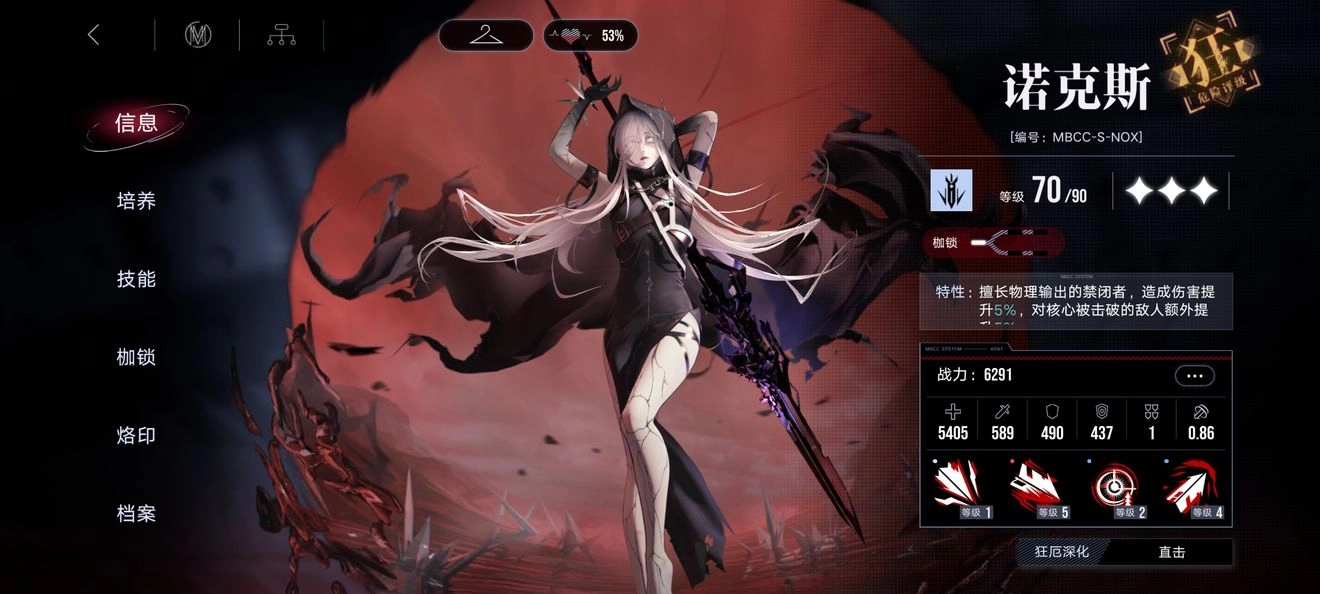This screenshot has width=1320, height=594.
Task: Select the 信息 info tab
Action: 136,123
